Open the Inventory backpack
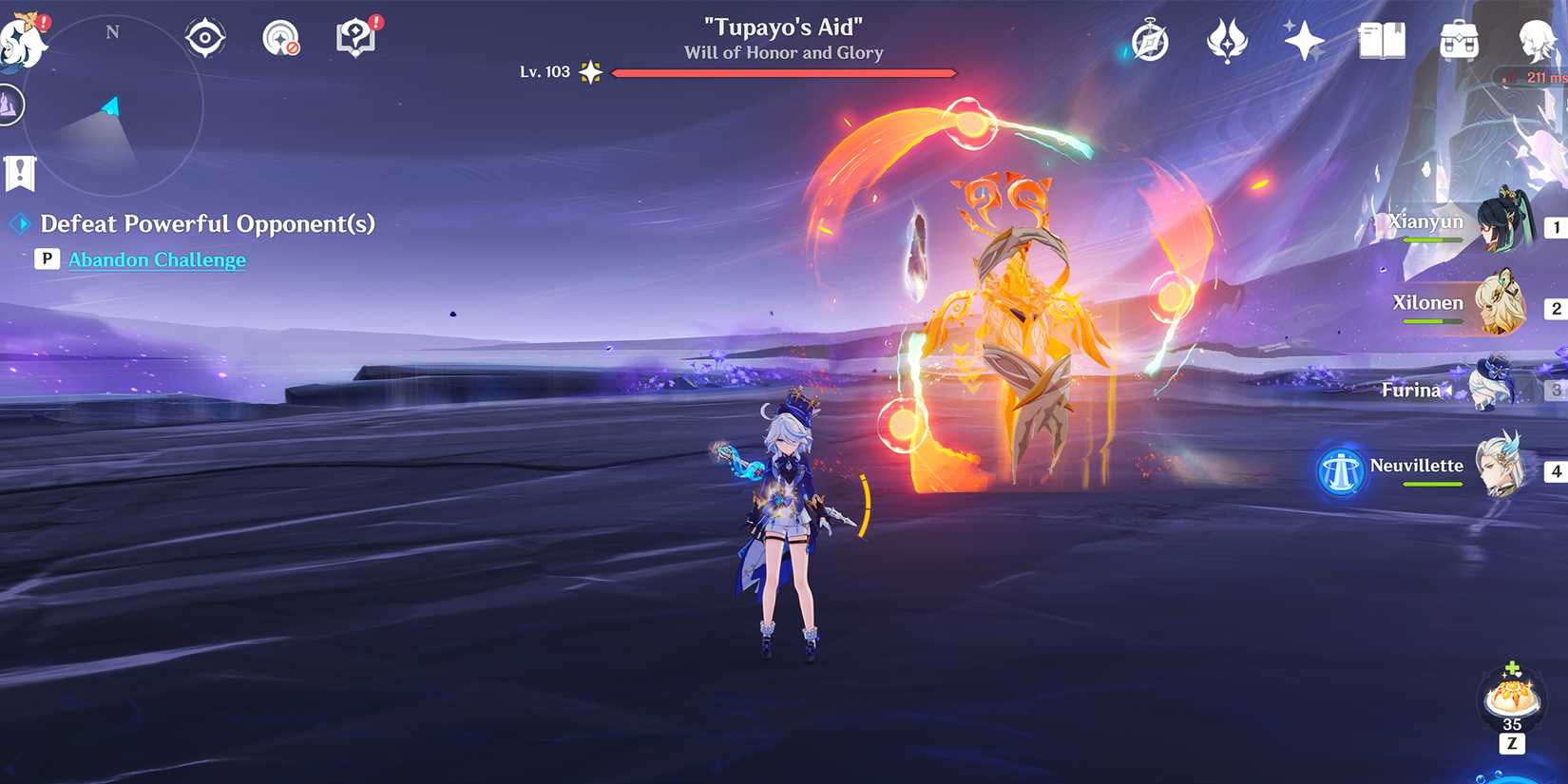1568x784 pixels. pyautogui.click(x=1459, y=42)
